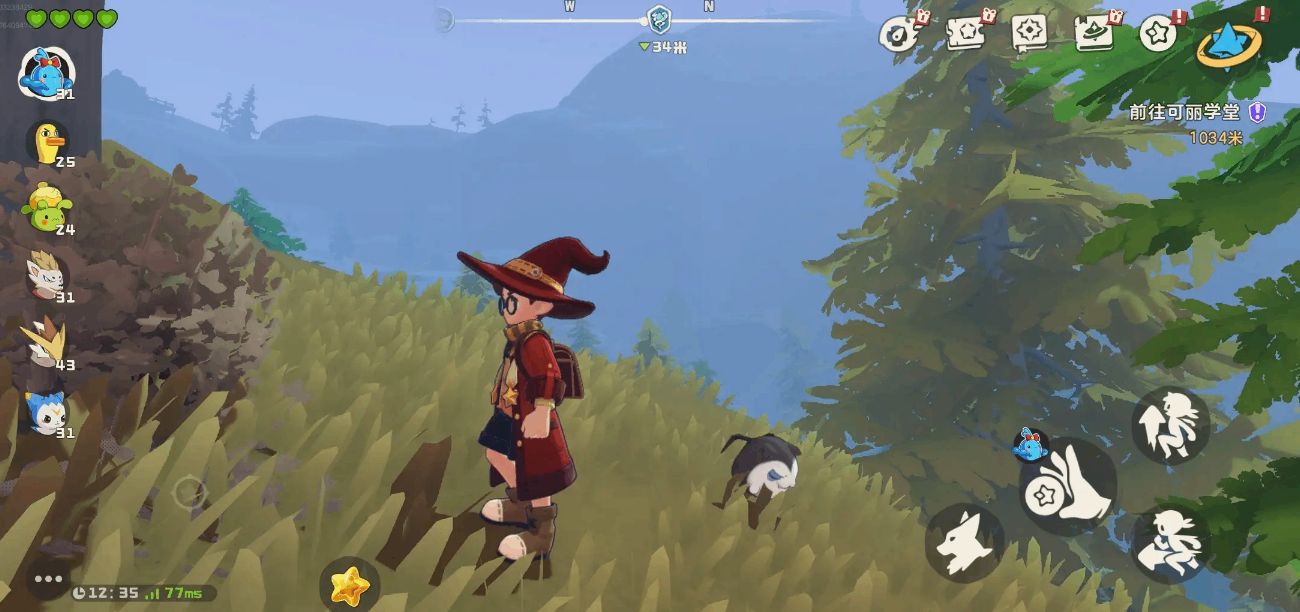Select the blue bird pet with red bow
Viewport: 1300px width, 612px height.
(46, 72)
